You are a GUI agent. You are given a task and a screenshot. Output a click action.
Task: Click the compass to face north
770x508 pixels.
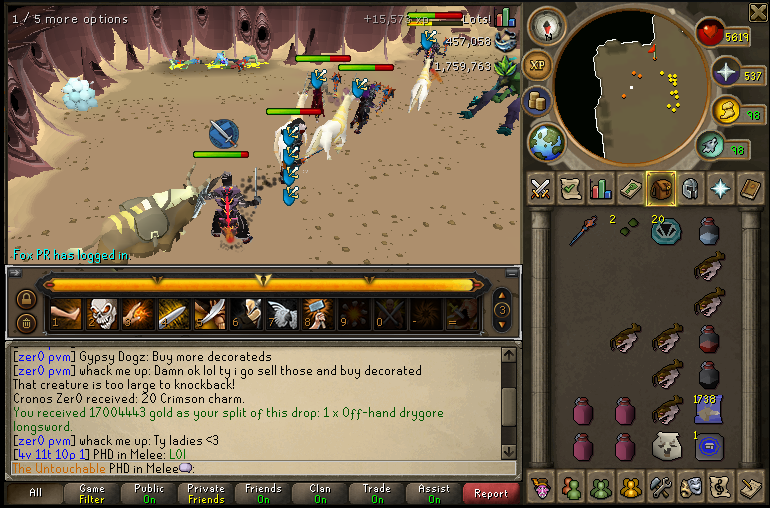click(x=547, y=23)
